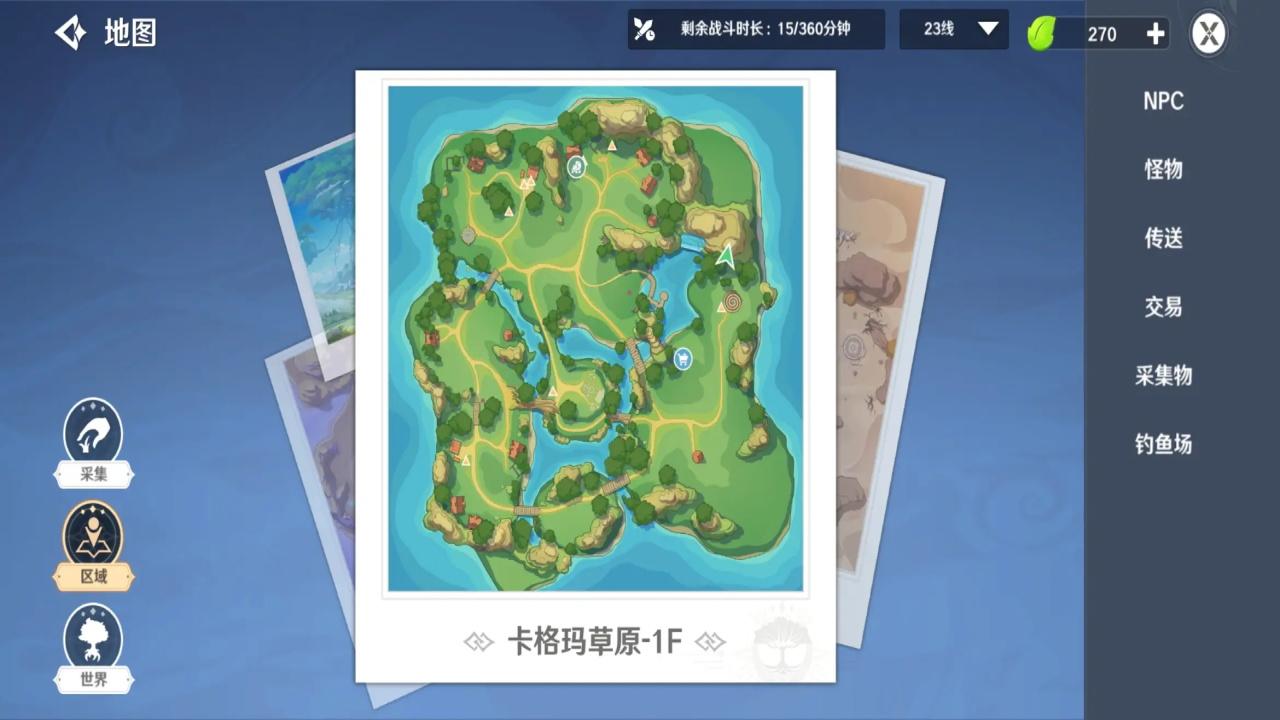Open the 23线 channel dropdown
Screen dimensions: 1280x720
point(952,30)
